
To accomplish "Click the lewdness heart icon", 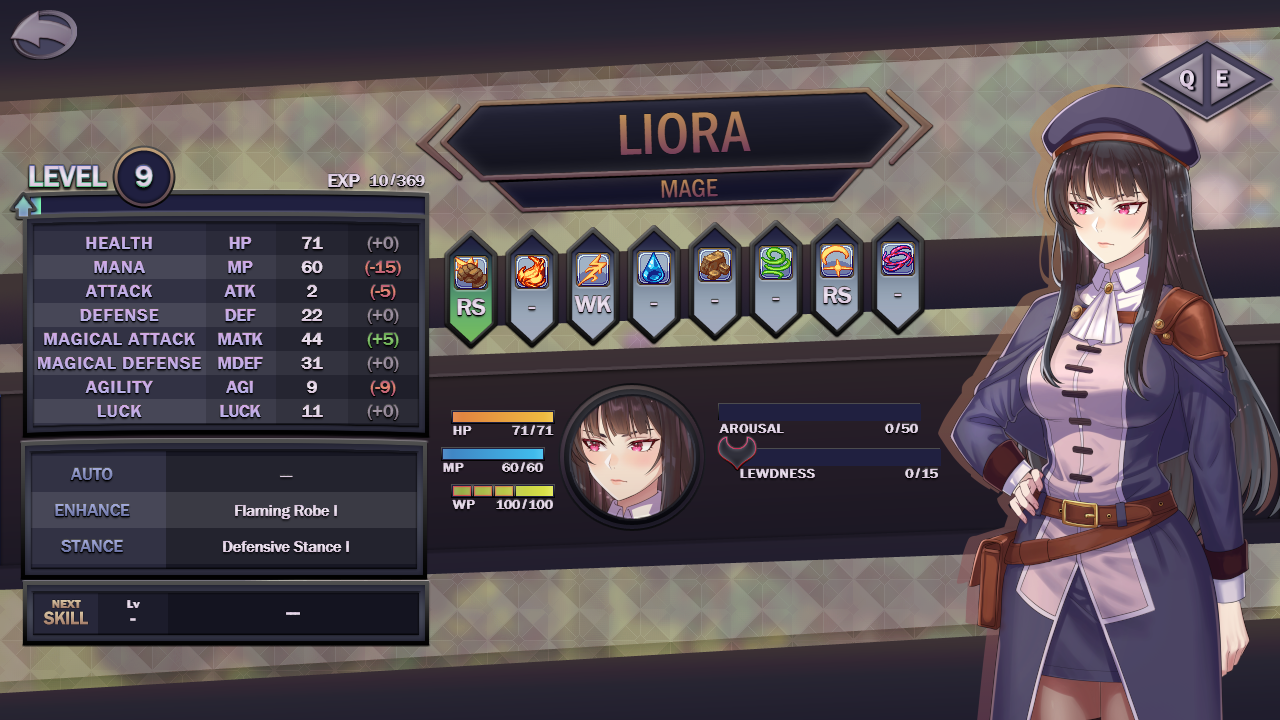I will 735,454.
